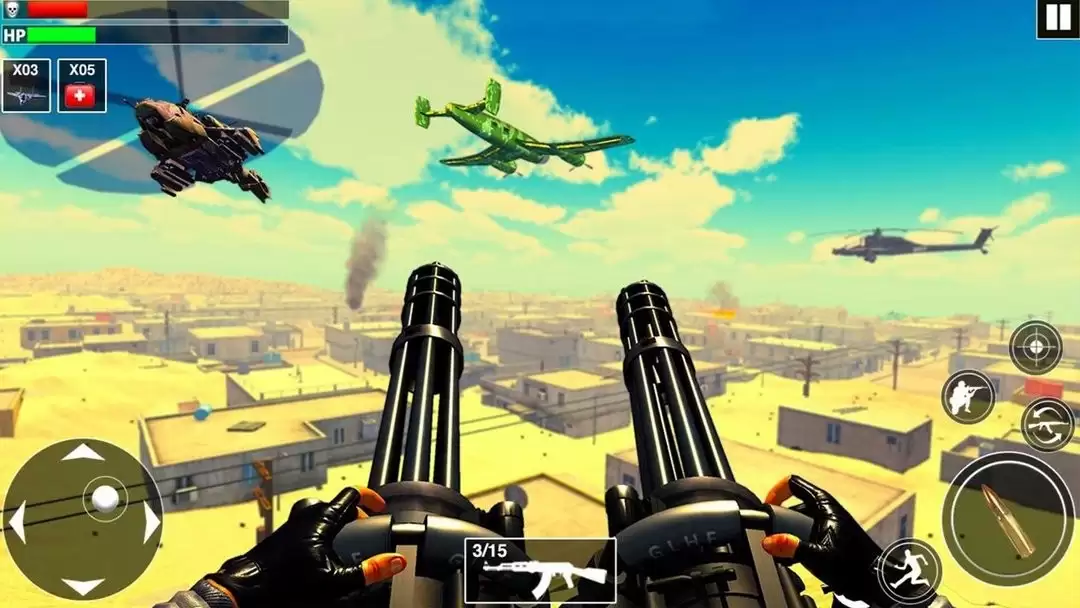The width and height of the screenshot is (1080, 608).
Task: Tap the joystick's up arrow
Action: point(83,454)
